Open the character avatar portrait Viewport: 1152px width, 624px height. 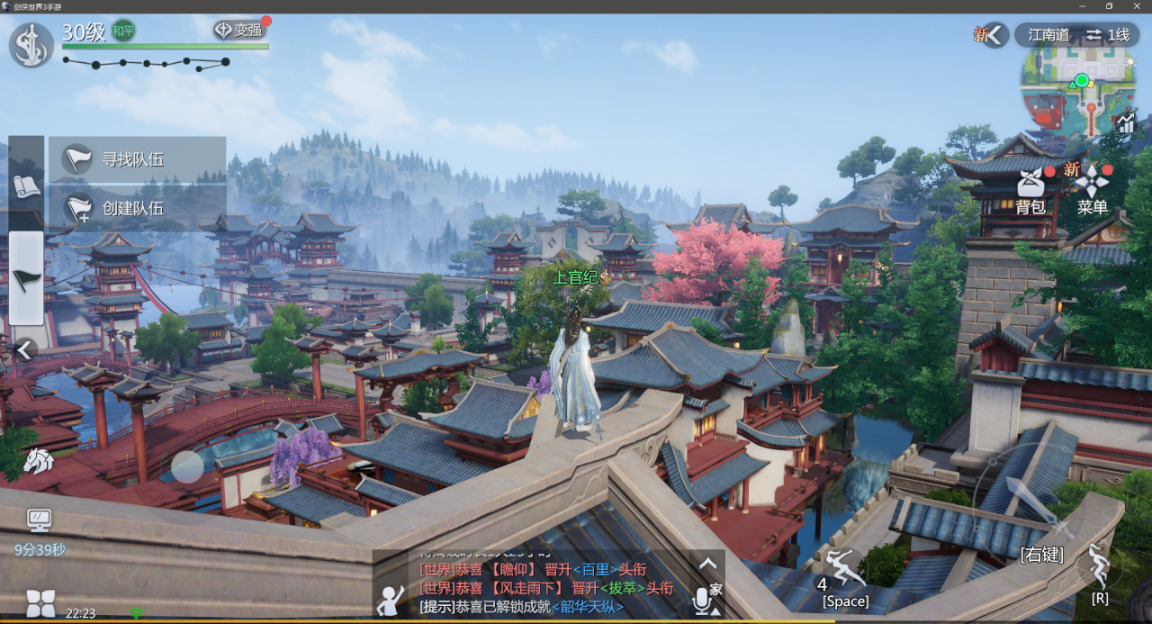31,45
